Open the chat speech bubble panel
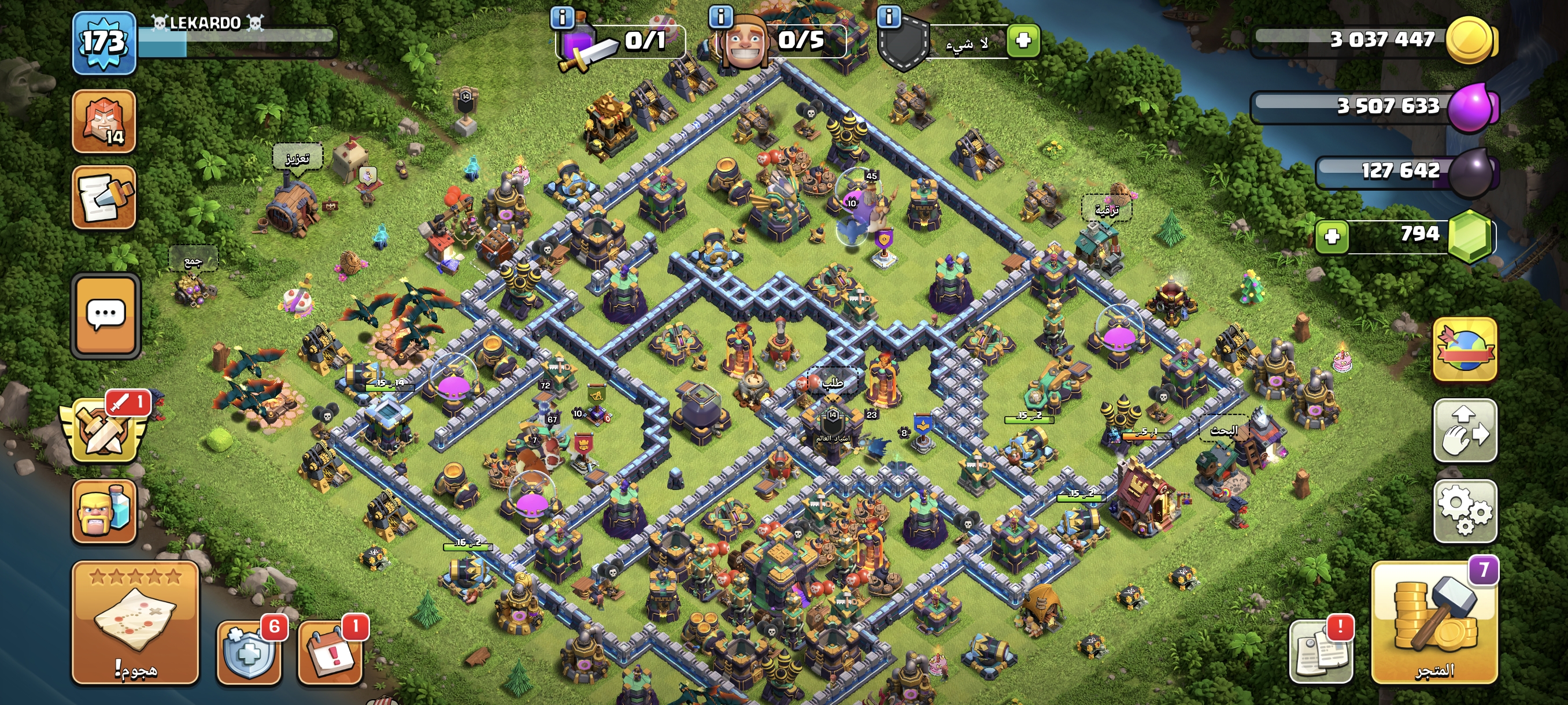Viewport: 1568px width, 705px height. pos(106,315)
